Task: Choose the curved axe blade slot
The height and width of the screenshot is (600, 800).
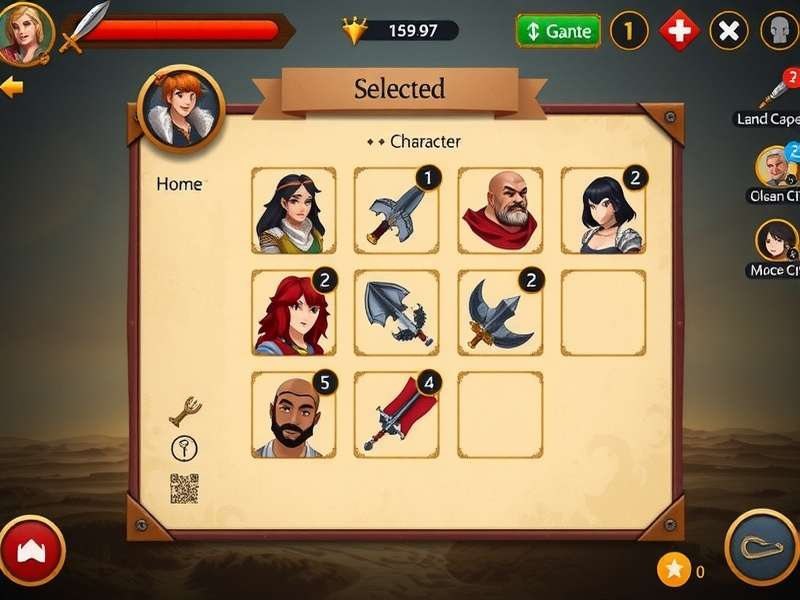Action: click(499, 312)
